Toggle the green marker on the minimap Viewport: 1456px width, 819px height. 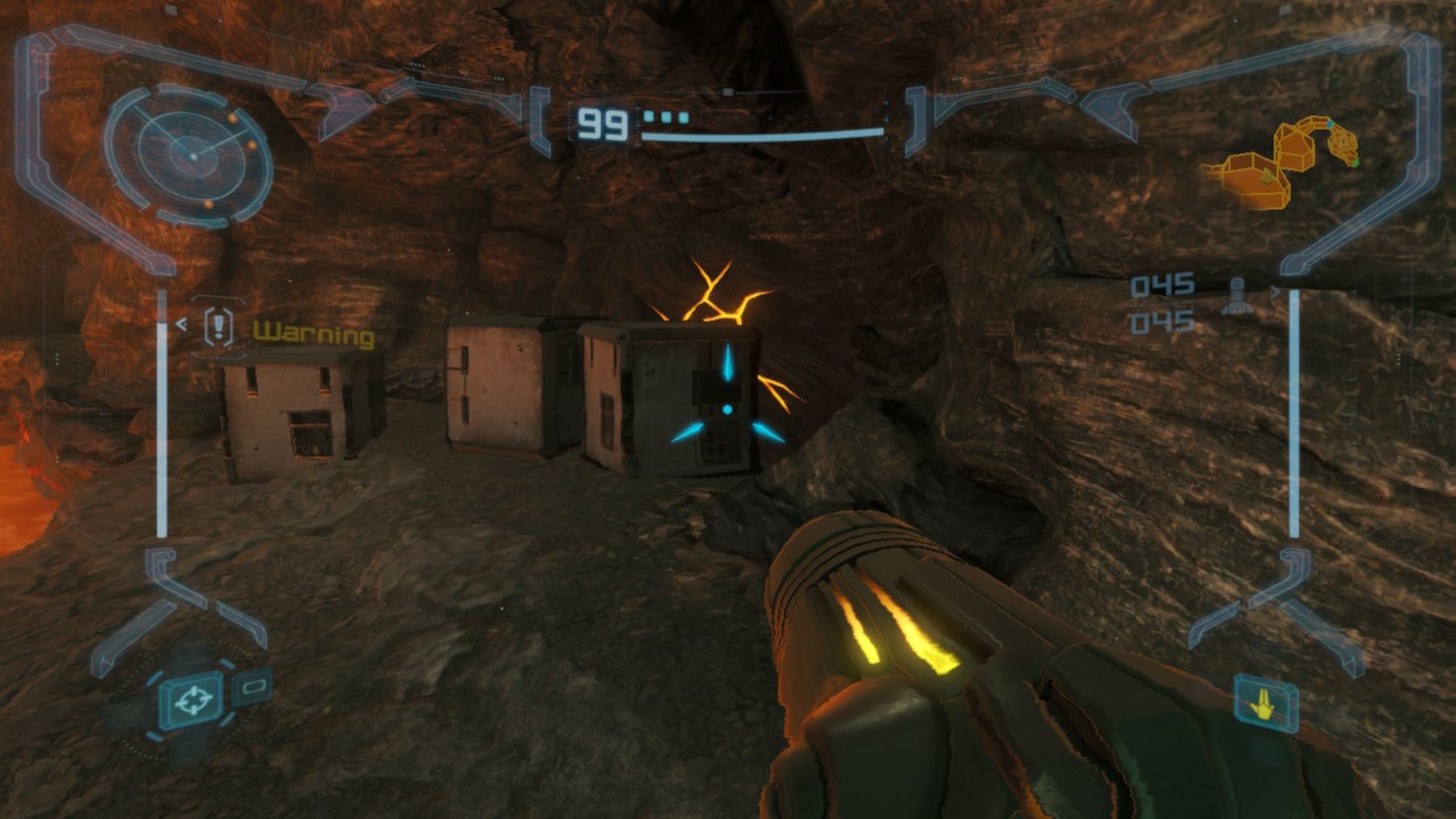[x=1356, y=163]
